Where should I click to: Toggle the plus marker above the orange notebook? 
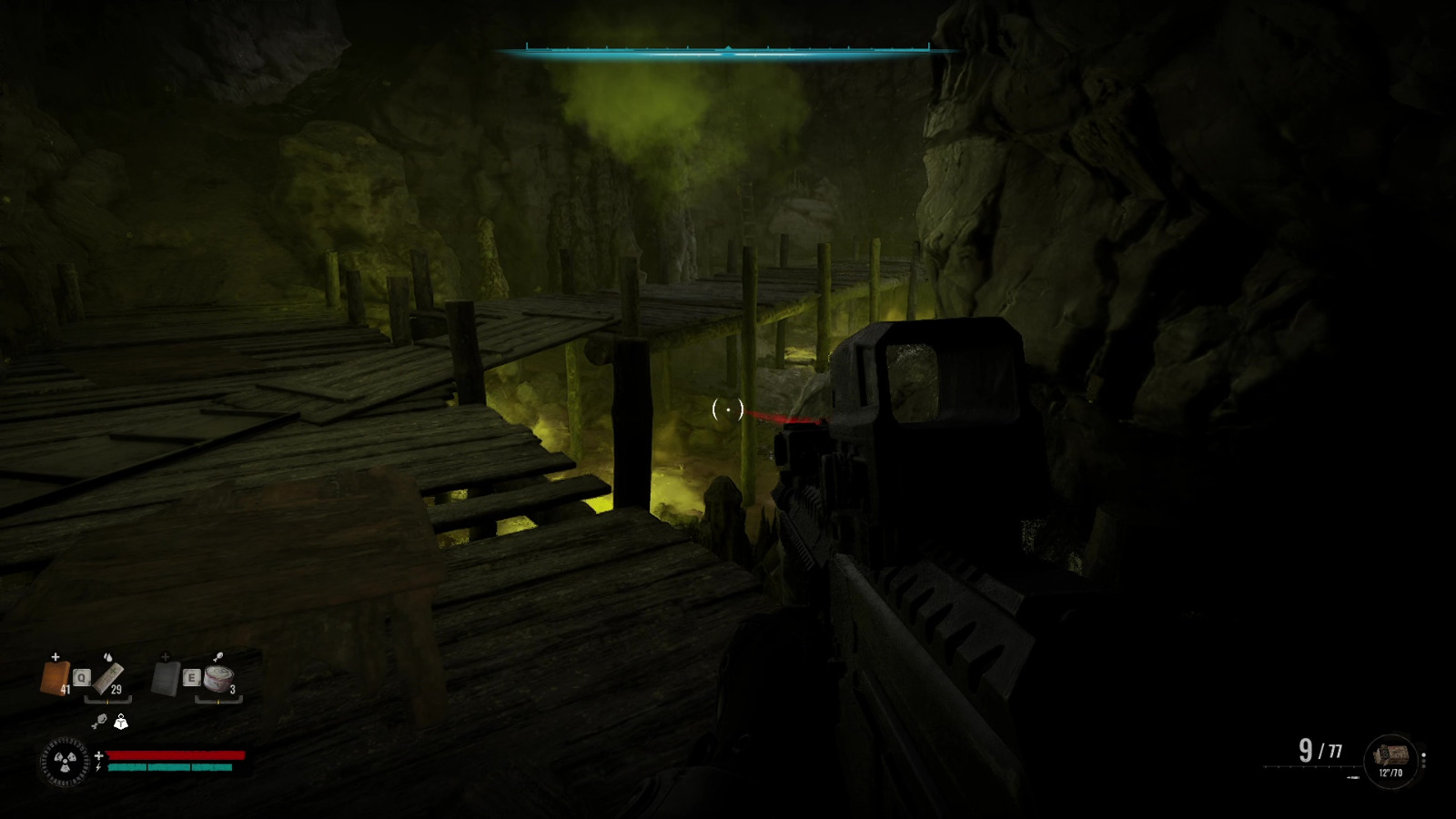pyautogui.click(x=55, y=656)
